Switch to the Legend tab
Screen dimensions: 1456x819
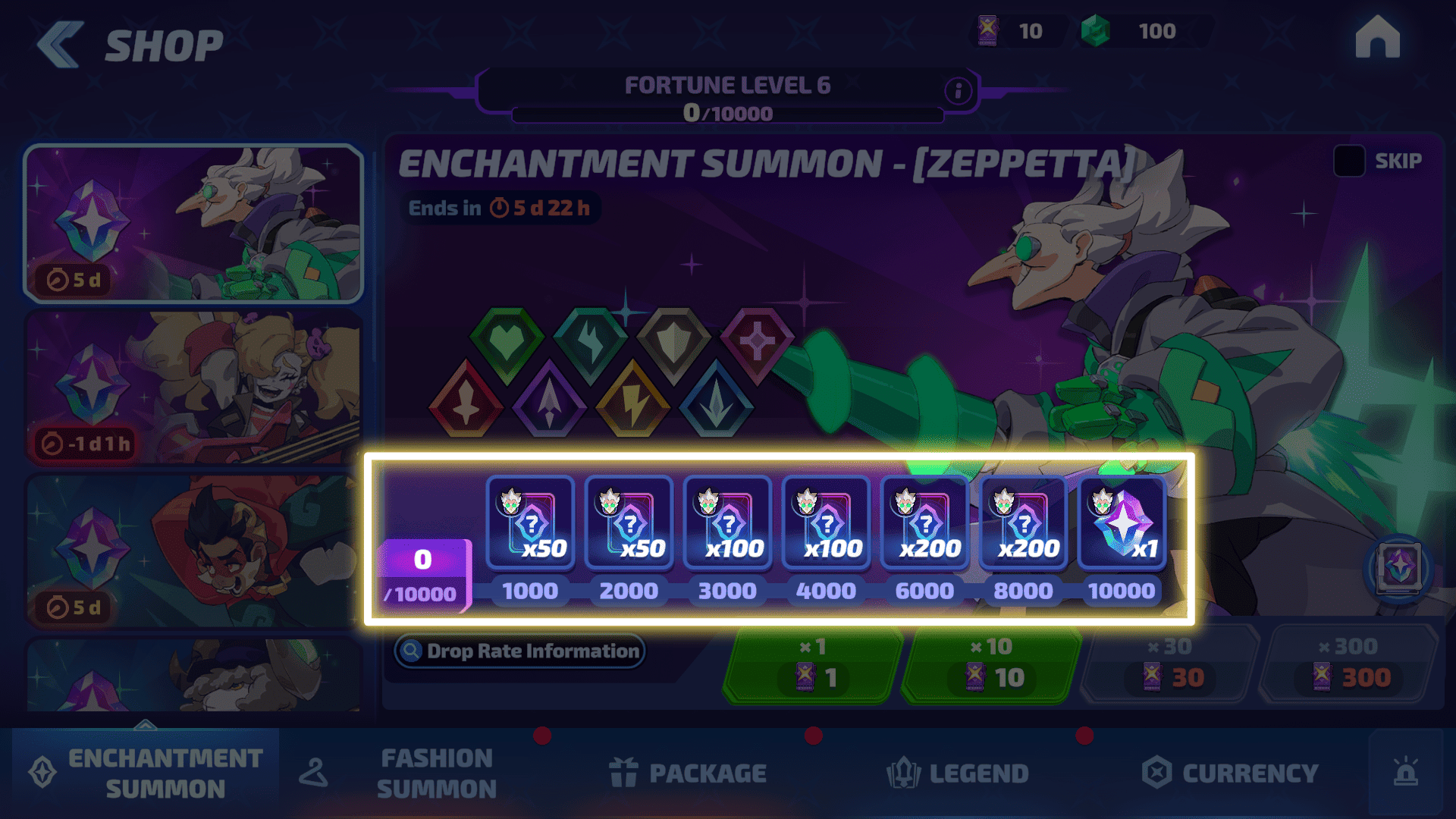(958, 773)
